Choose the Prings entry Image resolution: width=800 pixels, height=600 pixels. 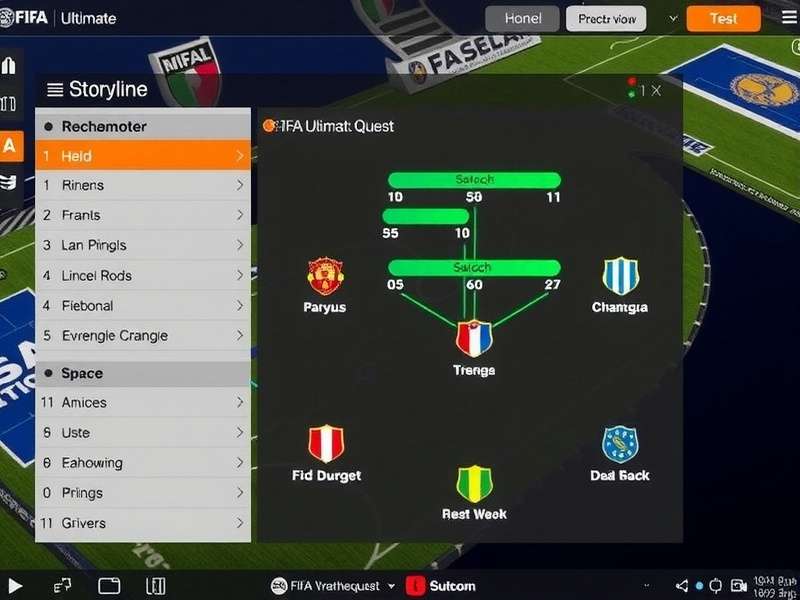tap(142, 493)
